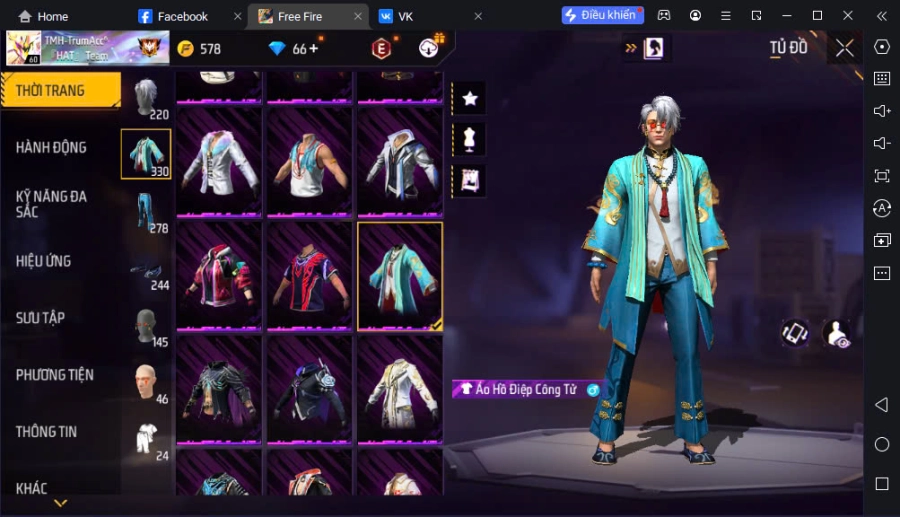Toggle the character visibility eye icon
The height and width of the screenshot is (517, 900).
click(837, 334)
